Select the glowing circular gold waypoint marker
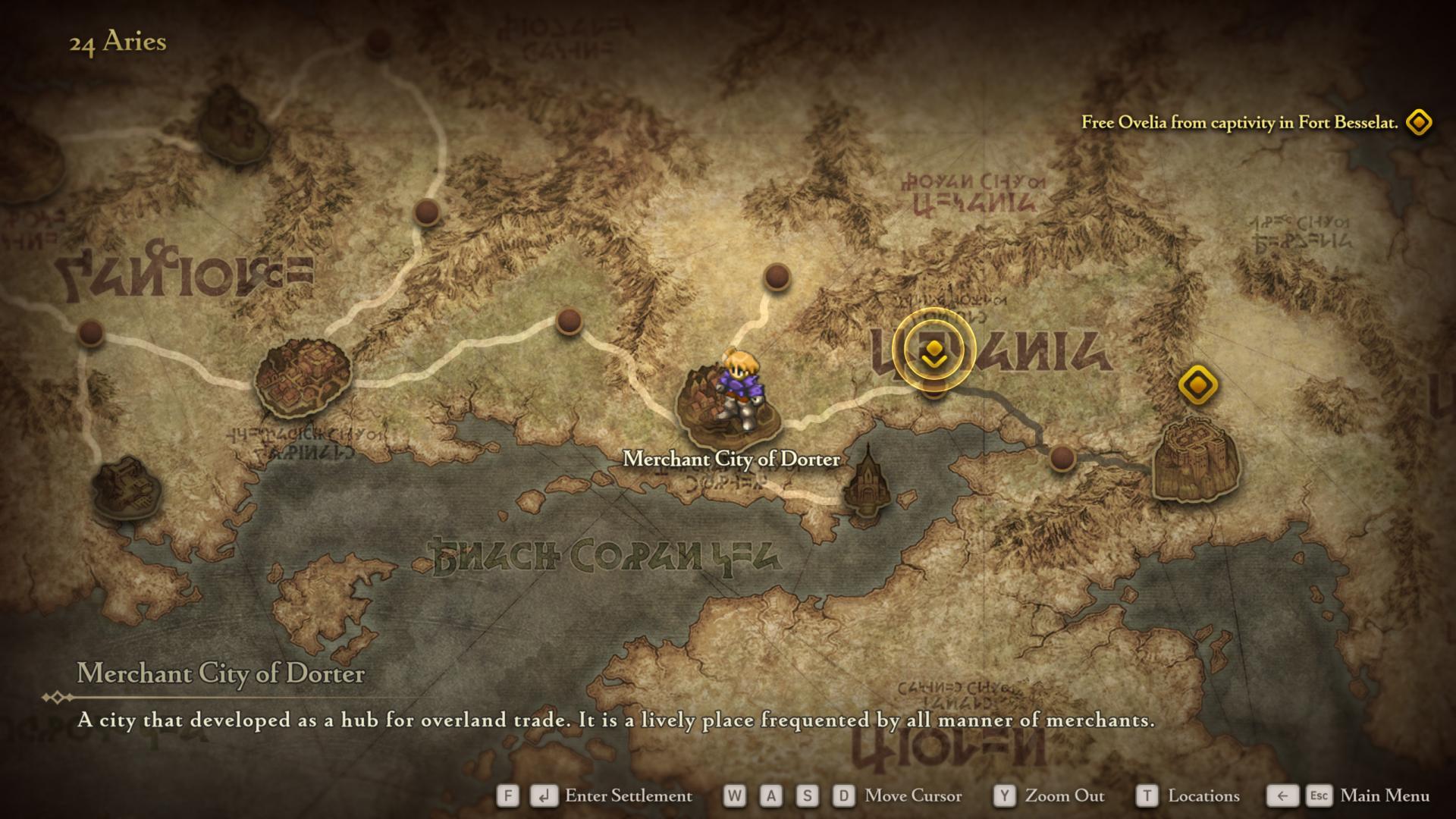This screenshot has height=819, width=1456. point(934,352)
